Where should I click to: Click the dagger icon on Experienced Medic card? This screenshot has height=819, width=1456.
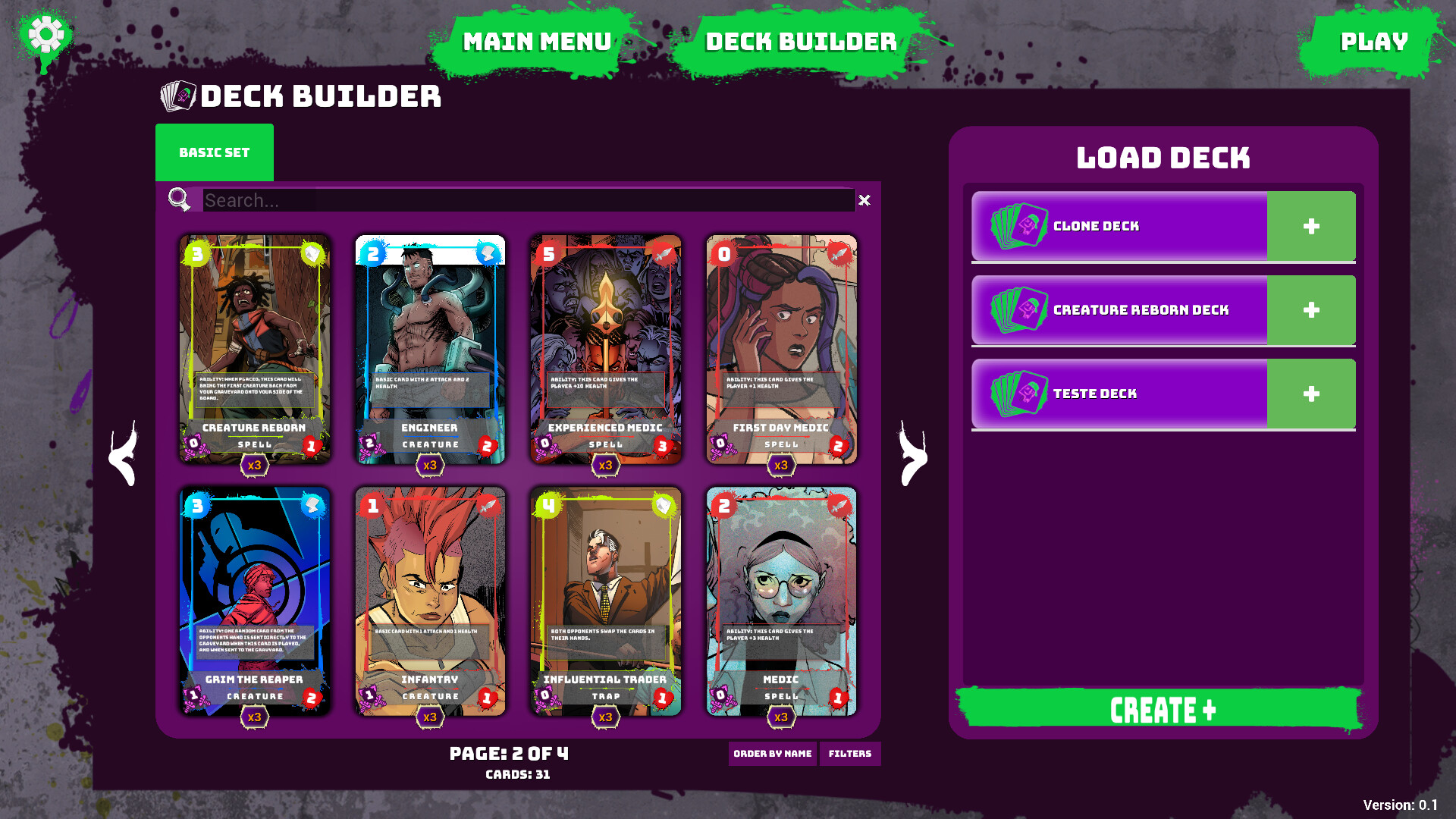662,253
